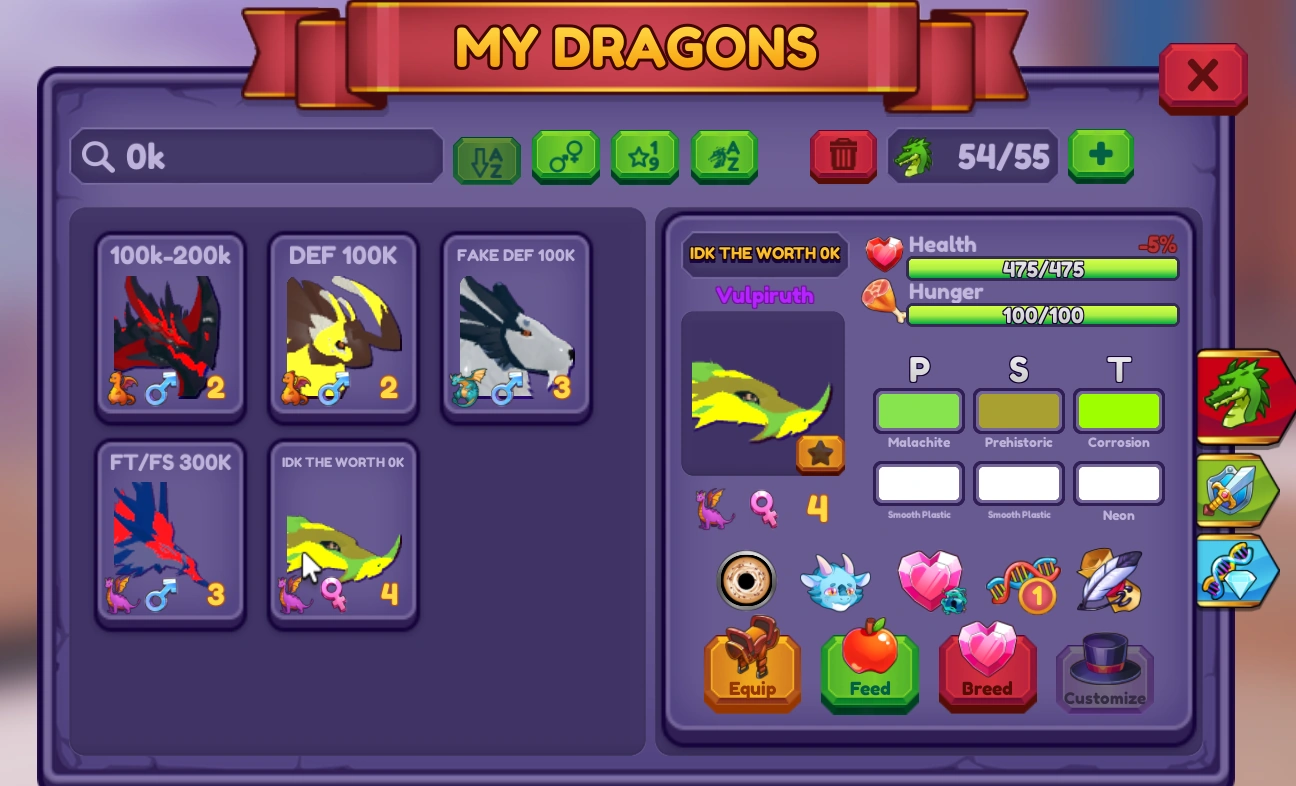1296x786 pixels.
Task: Select the Malachite primary color swatch
Action: [917, 410]
